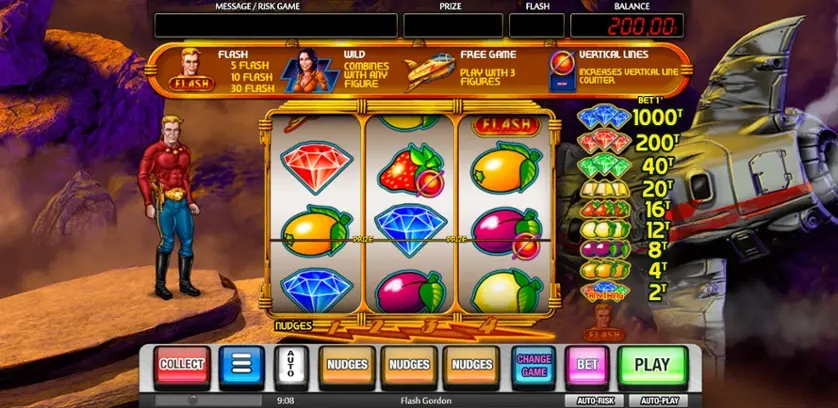The height and width of the screenshot is (408, 838).
Task: Open the blue hamburger menu
Action: pos(241,366)
